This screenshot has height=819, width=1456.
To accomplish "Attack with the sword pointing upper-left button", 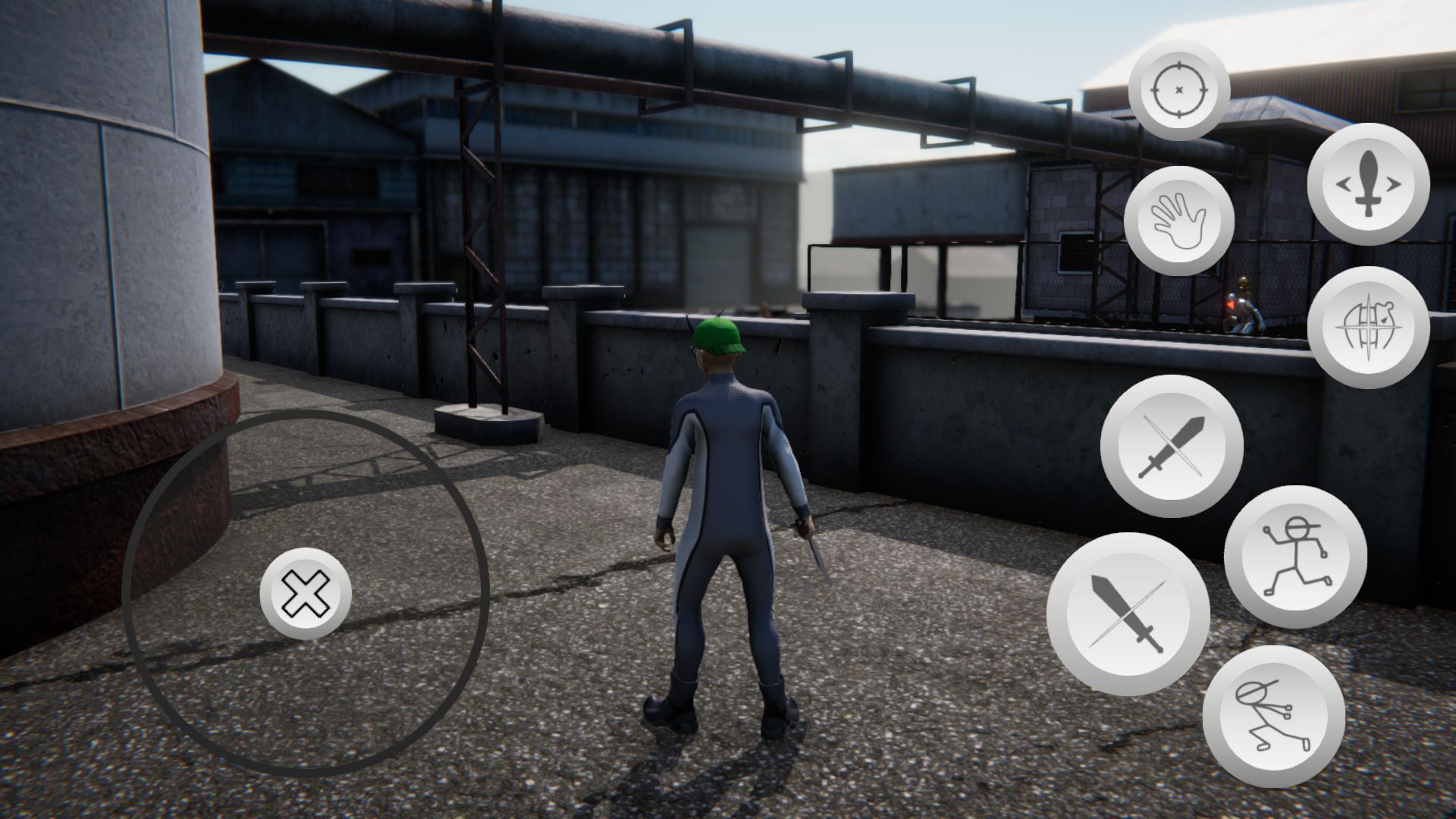I will point(1128,613).
